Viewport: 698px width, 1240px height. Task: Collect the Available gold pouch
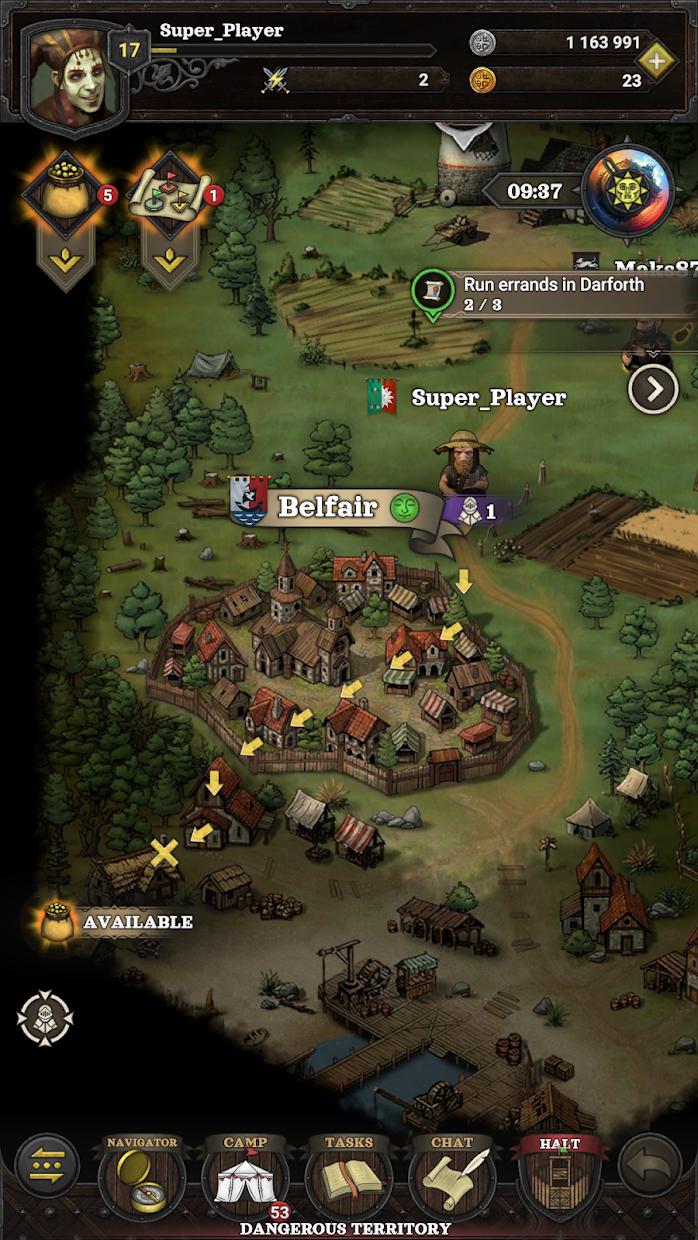(60, 922)
